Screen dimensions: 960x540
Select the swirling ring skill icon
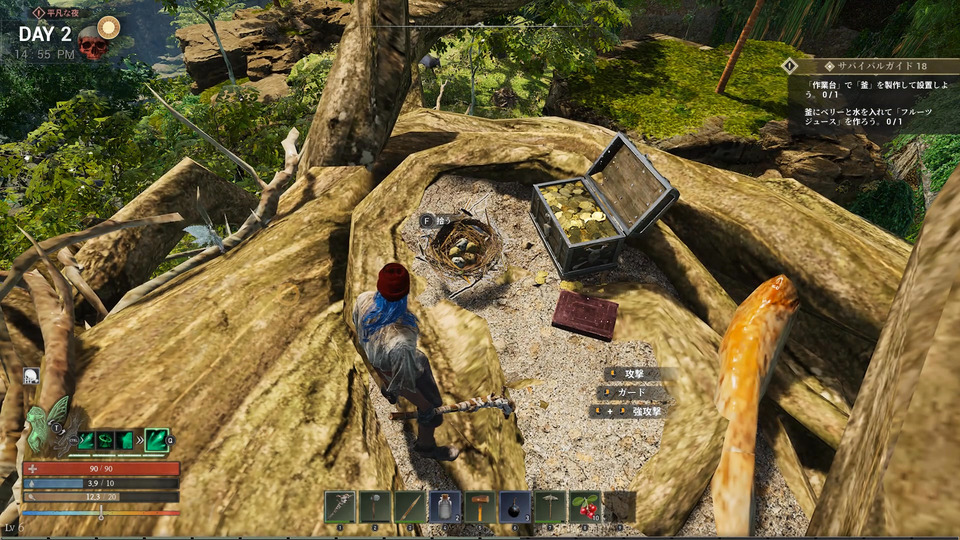pos(105,439)
